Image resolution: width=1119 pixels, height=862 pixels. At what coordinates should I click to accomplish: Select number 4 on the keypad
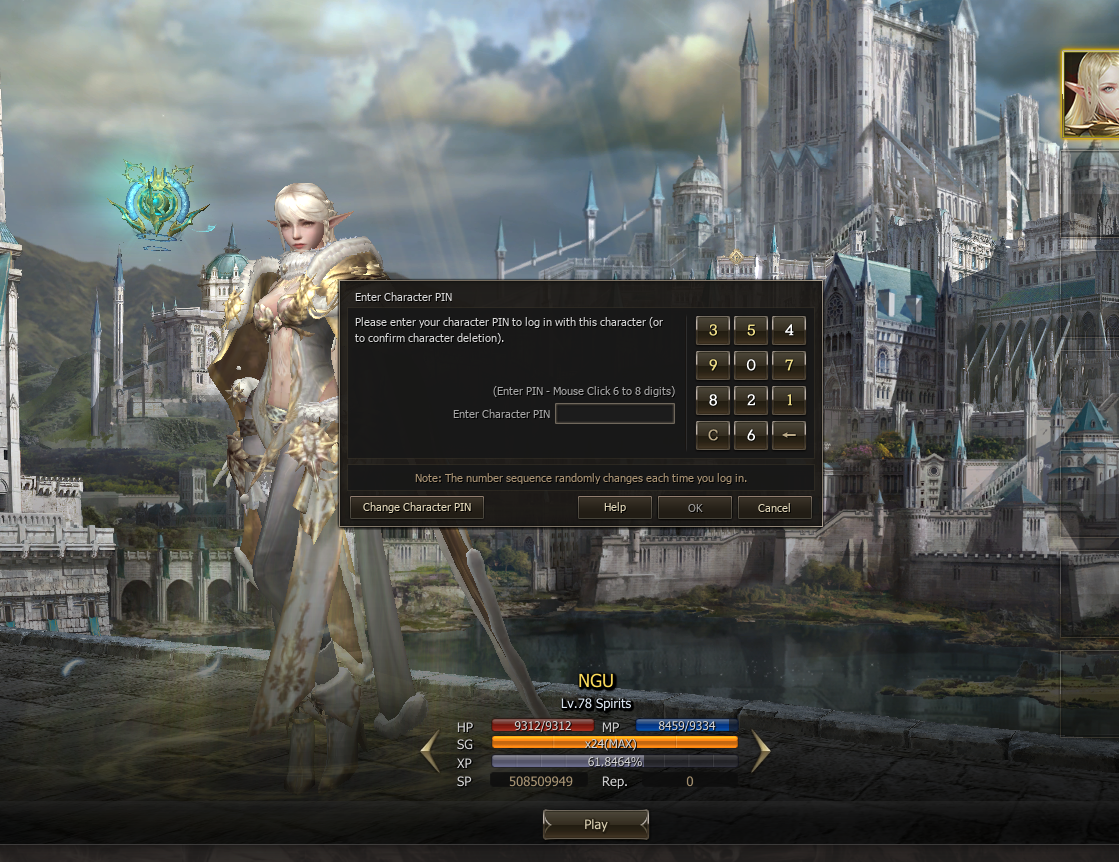pyautogui.click(x=789, y=330)
